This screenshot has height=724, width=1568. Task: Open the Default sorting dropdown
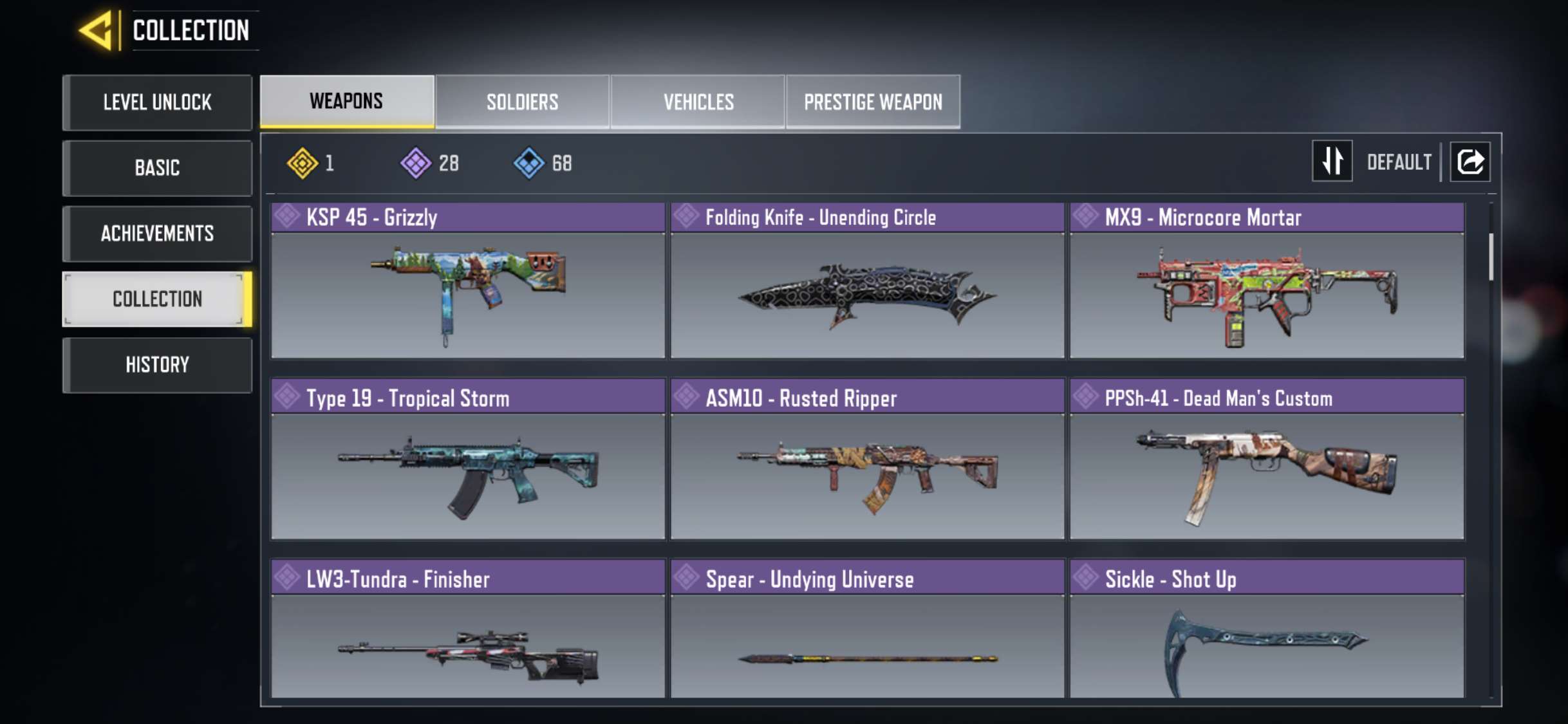tap(1399, 162)
